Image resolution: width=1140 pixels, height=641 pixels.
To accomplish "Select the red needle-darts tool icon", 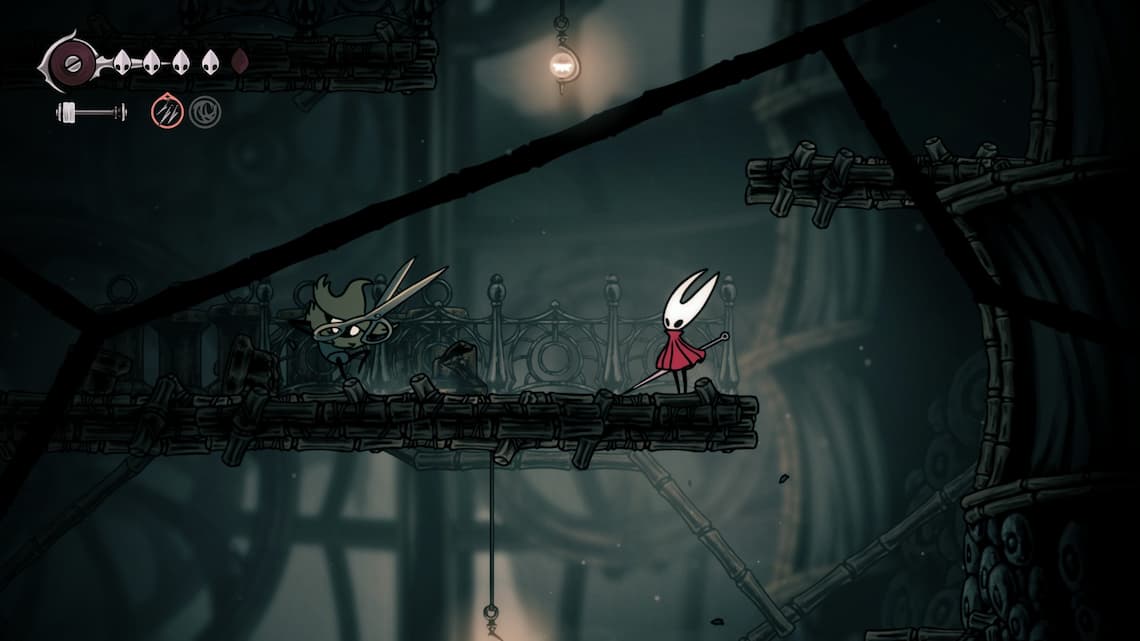I will coord(167,111).
